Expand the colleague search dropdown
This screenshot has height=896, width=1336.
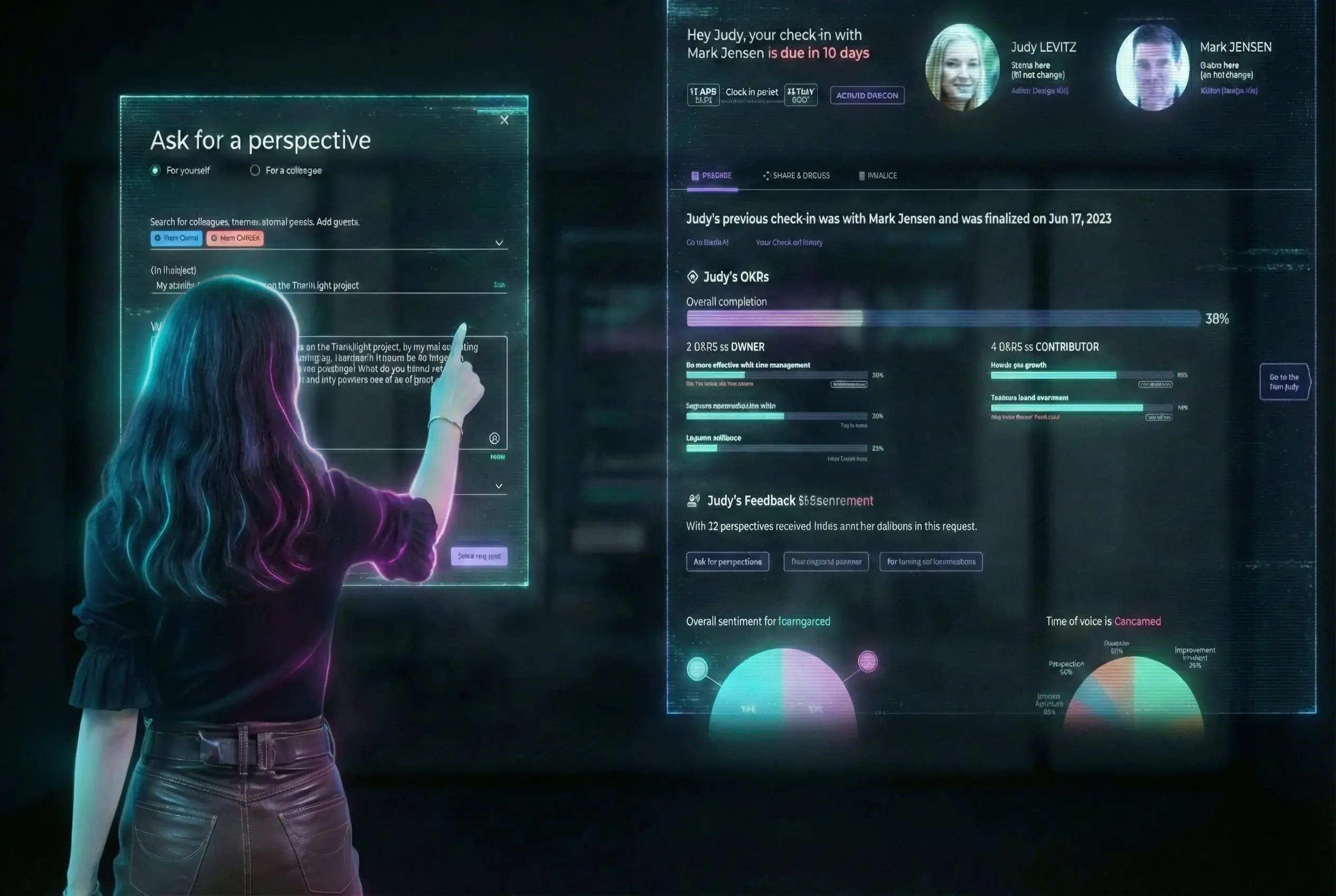[498, 243]
